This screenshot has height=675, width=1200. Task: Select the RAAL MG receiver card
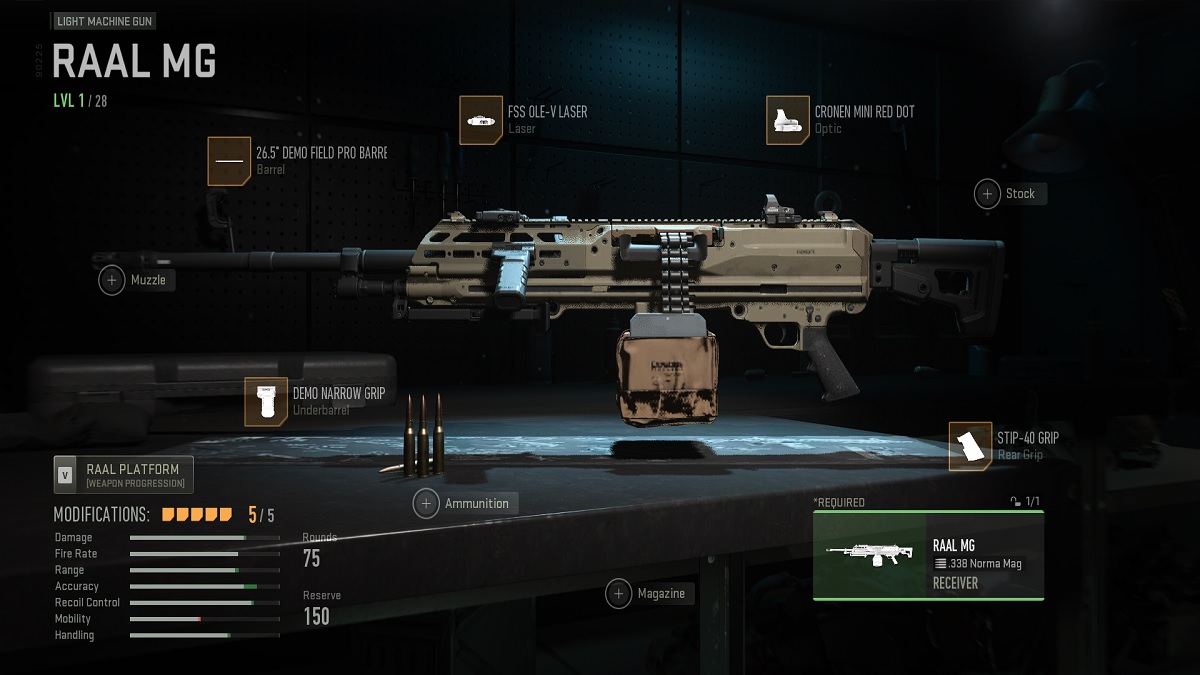point(928,555)
